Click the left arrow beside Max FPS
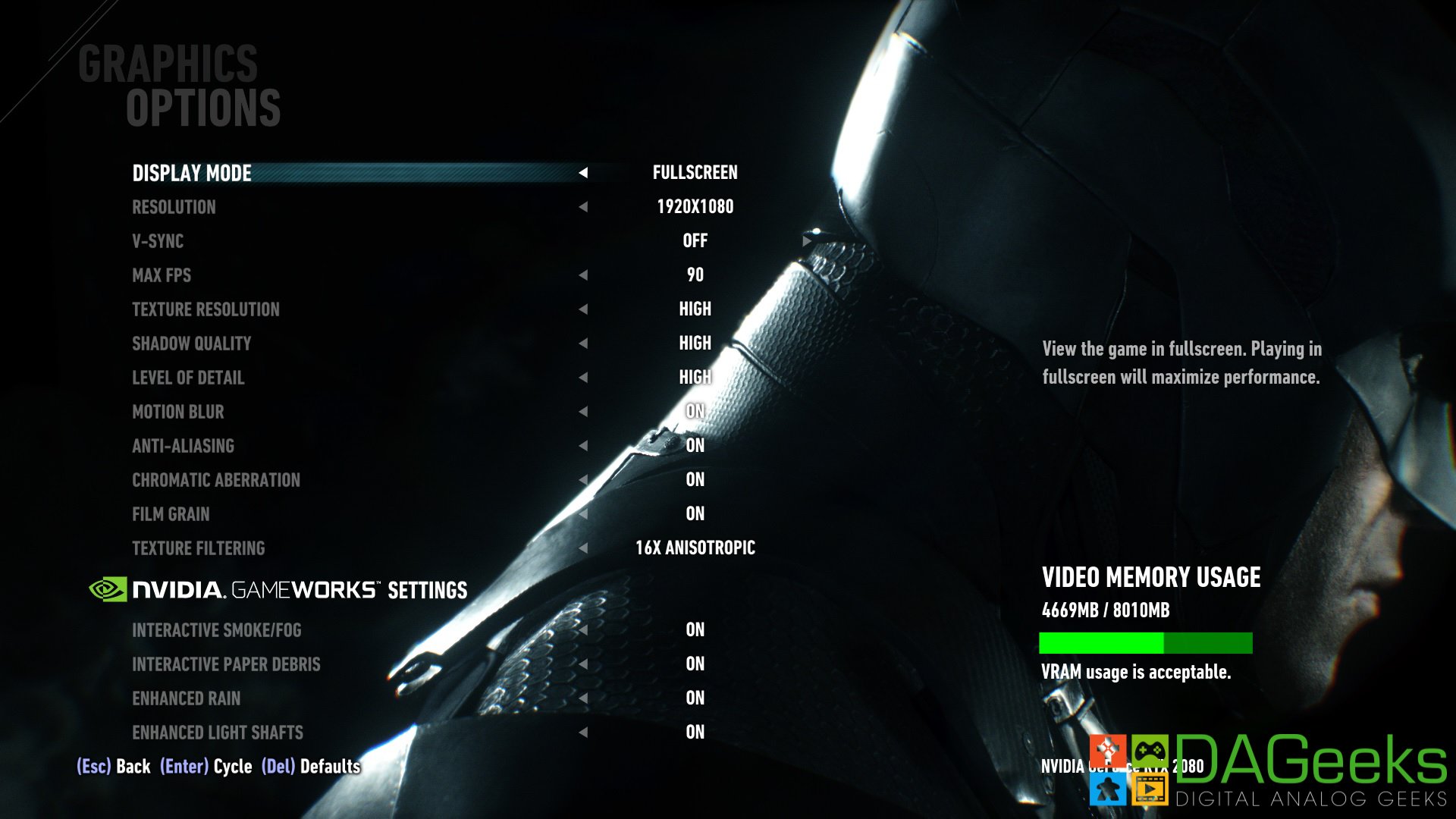The image size is (1456, 819). (583, 275)
